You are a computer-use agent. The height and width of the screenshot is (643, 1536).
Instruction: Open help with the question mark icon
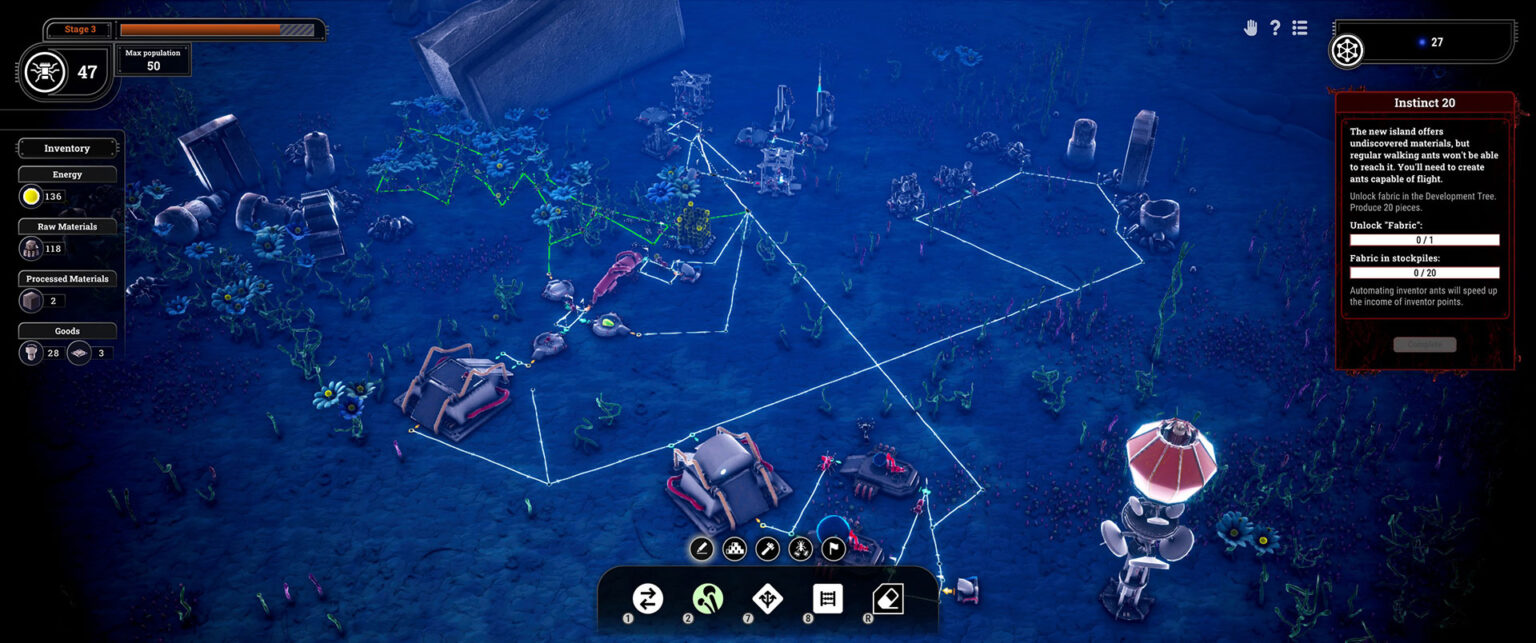[x=1275, y=28]
